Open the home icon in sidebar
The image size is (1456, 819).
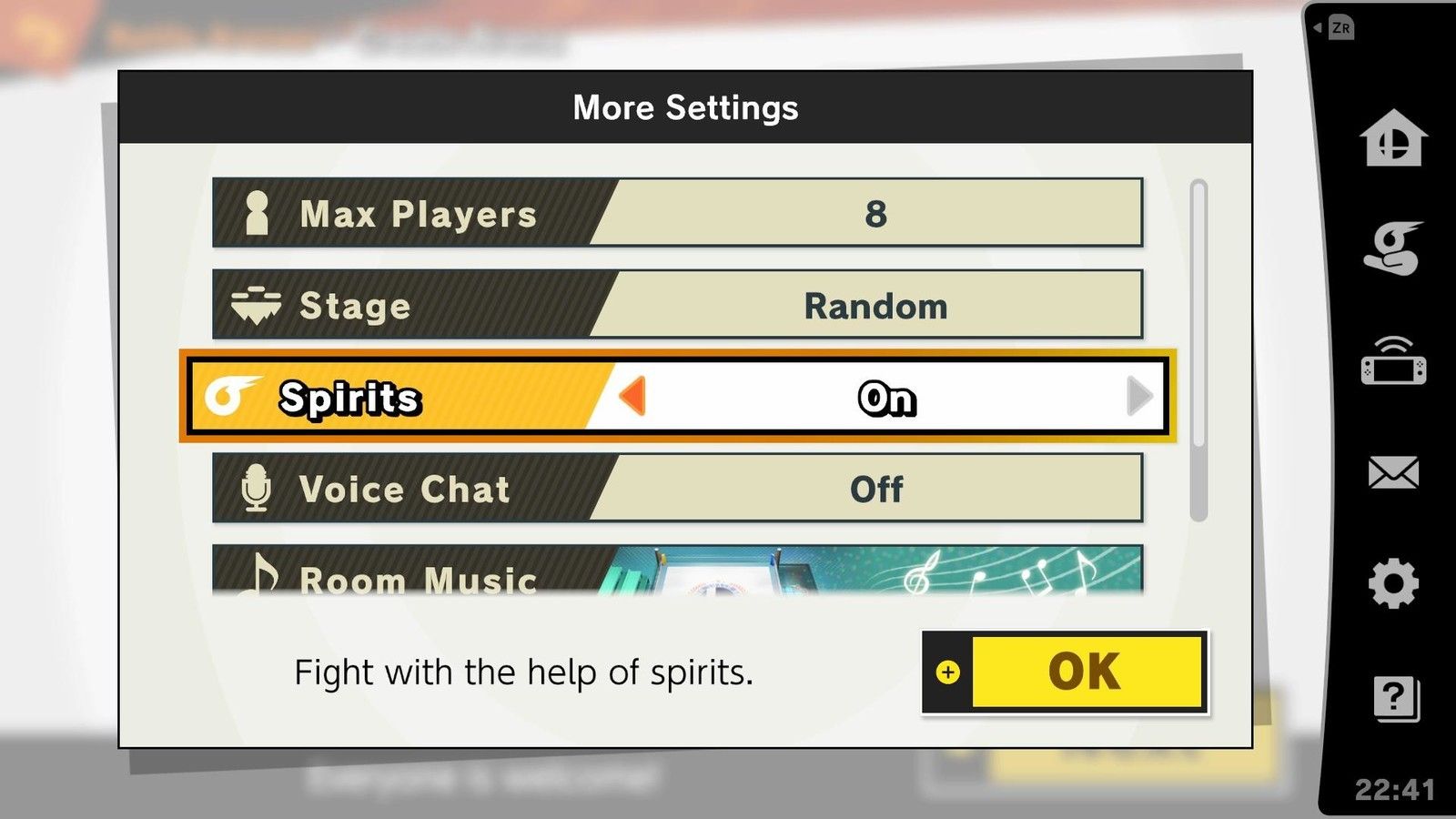tap(1392, 138)
